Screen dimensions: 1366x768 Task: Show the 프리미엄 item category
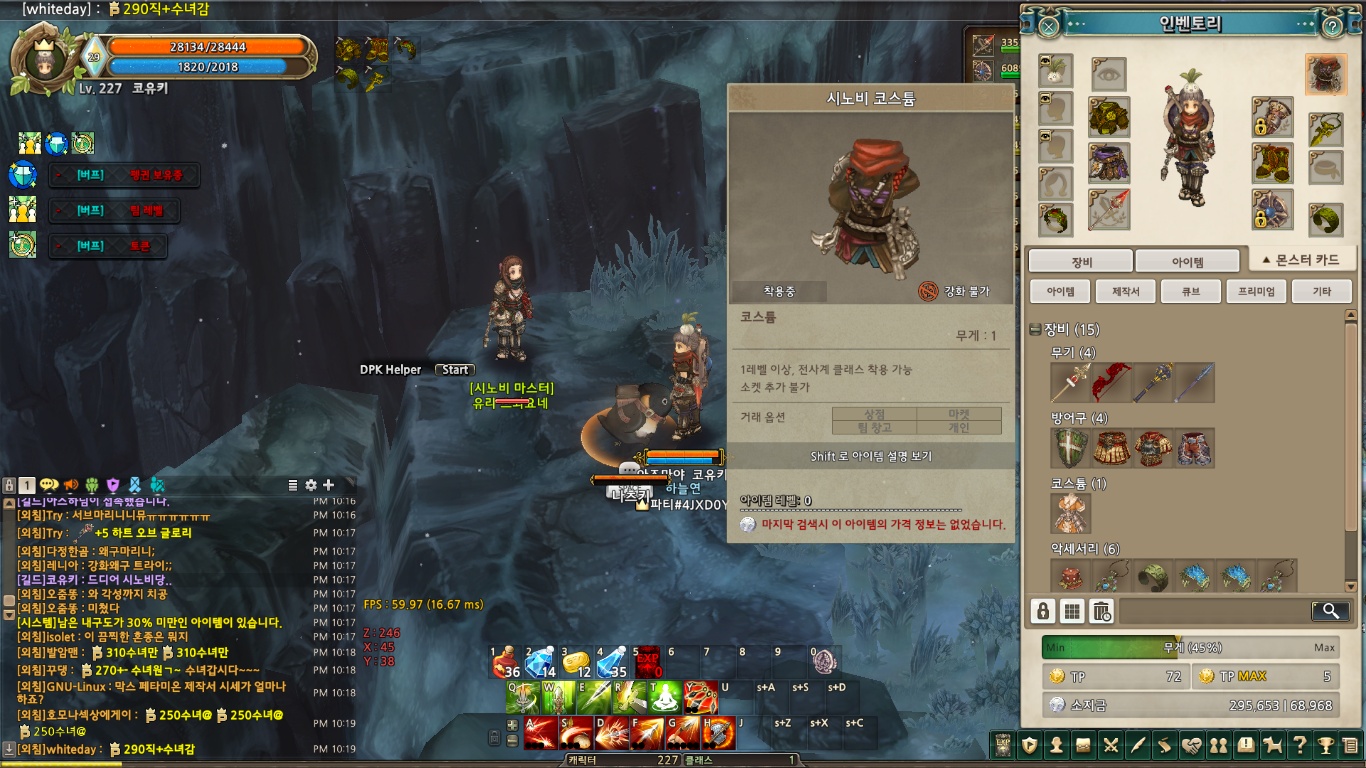coord(1255,291)
